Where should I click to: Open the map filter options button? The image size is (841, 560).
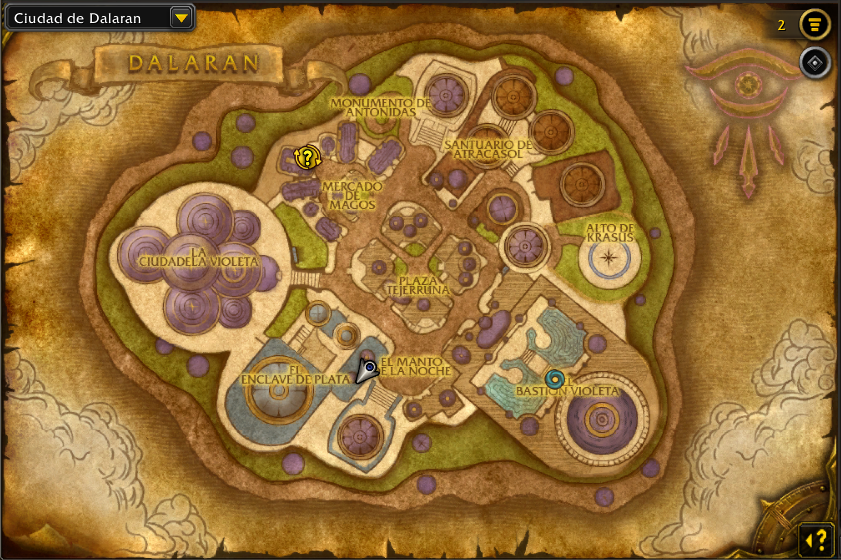[816, 24]
